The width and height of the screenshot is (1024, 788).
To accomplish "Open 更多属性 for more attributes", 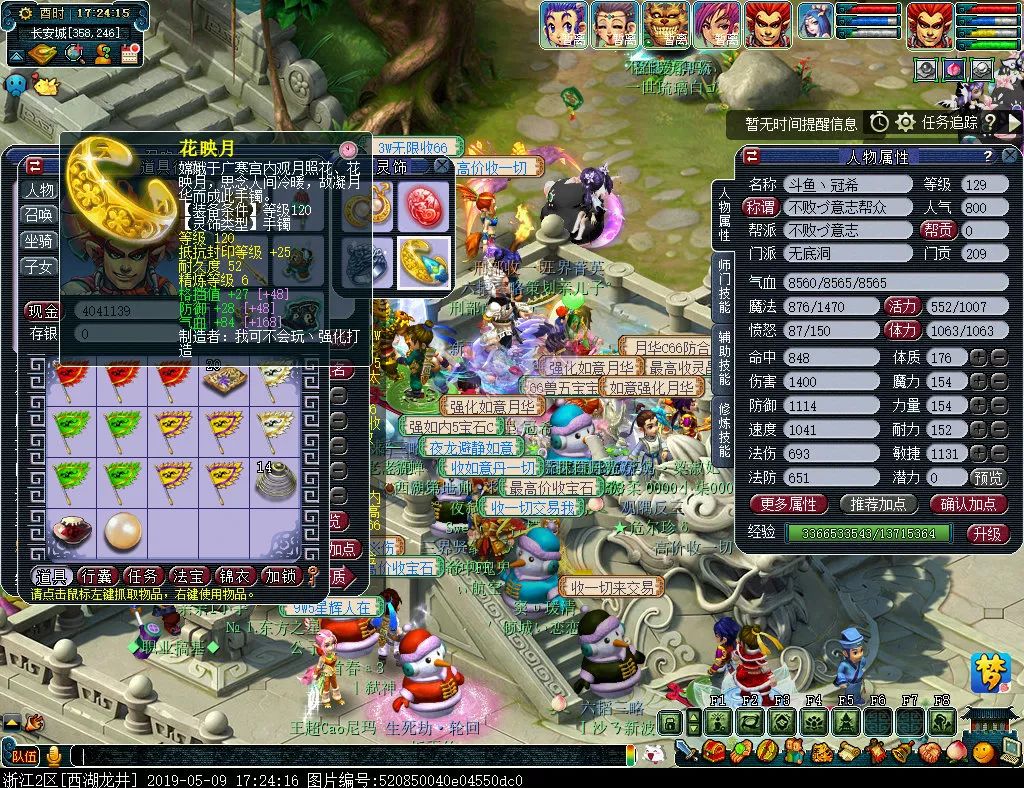I will click(788, 504).
